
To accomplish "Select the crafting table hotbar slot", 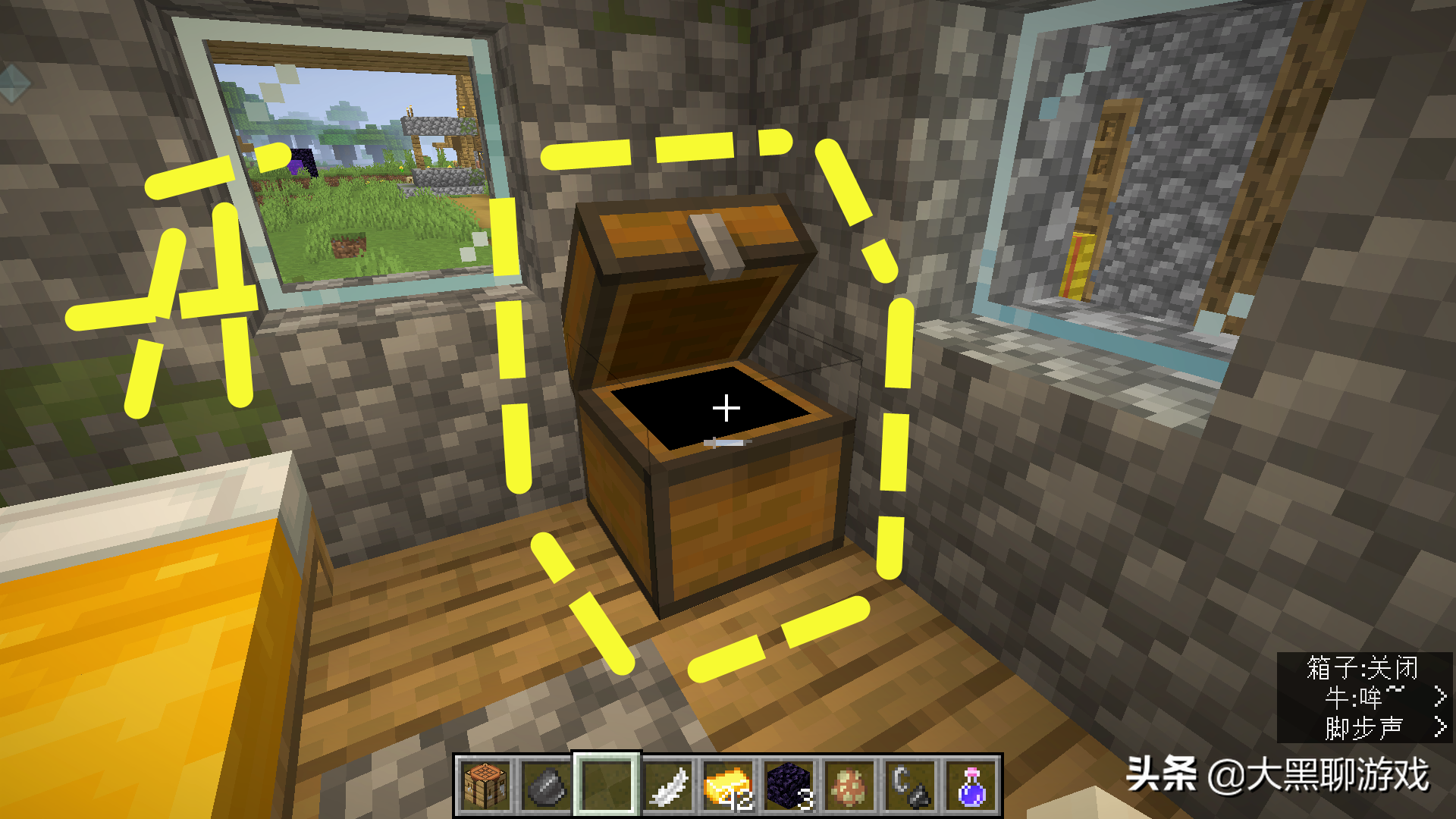I will 485,786.
